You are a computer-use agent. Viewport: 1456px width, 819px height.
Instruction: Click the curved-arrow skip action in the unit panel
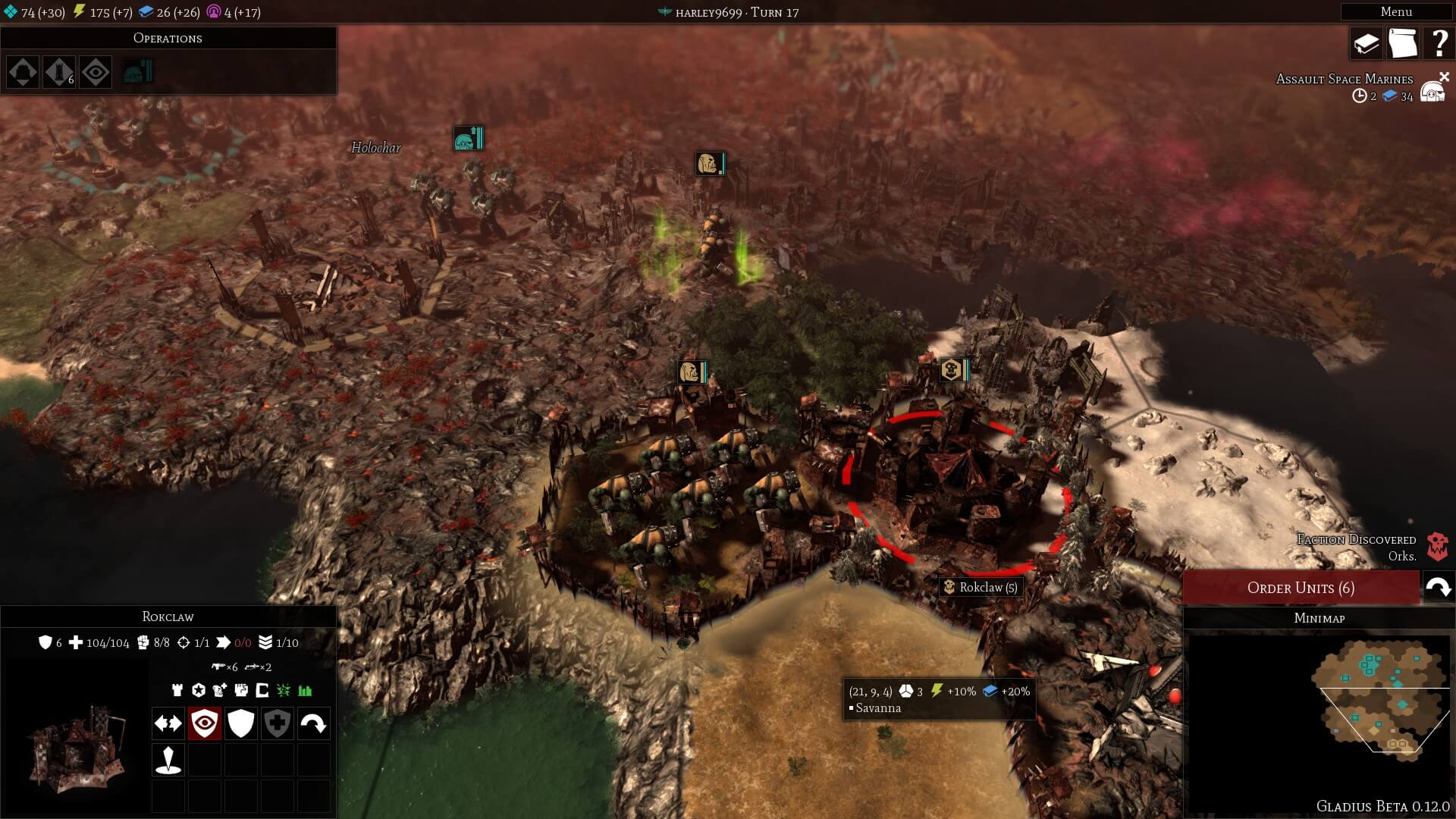pyautogui.click(x=313, y=723)
